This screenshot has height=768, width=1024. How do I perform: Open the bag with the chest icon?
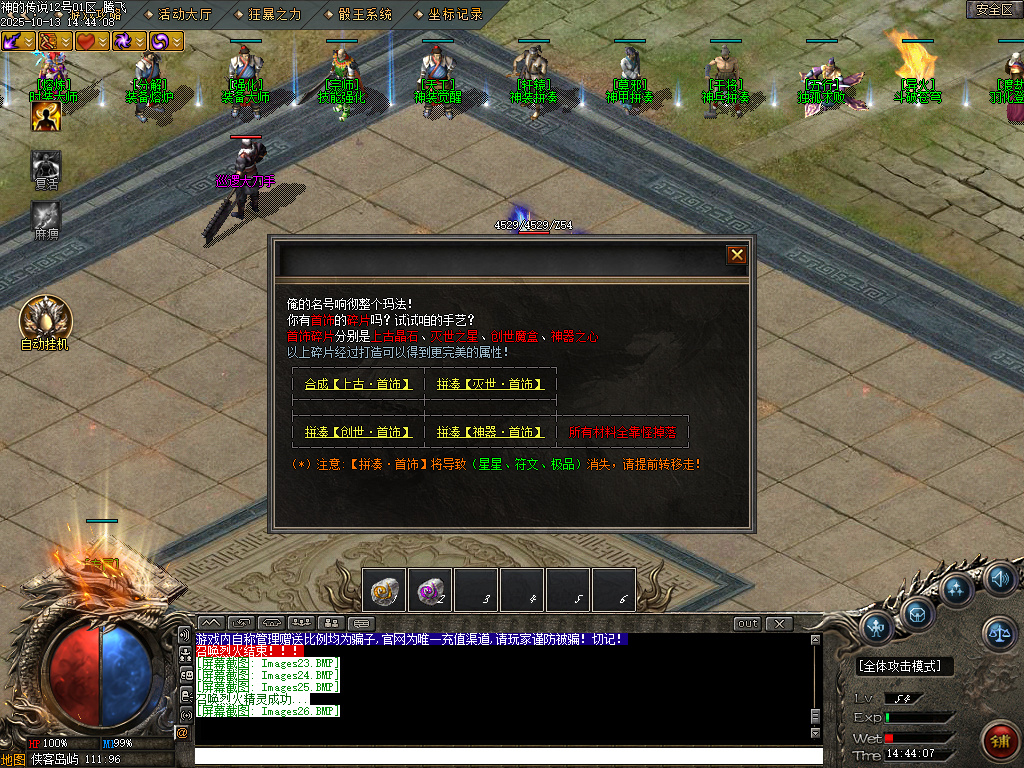pyautogui.click(x=916, y=612)
